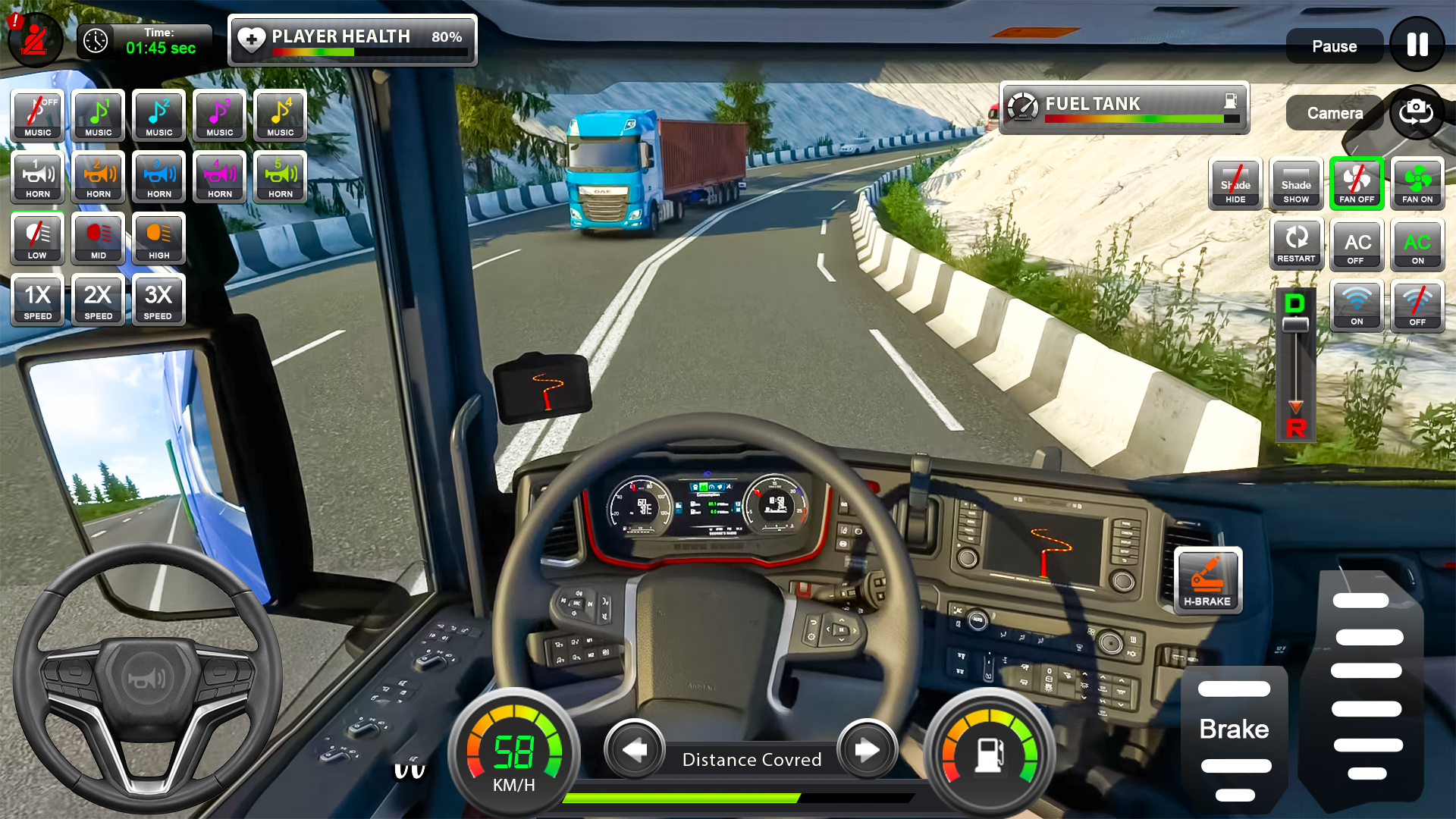Sound Horn number 2
1456x819 pixels.
point(97,177)
